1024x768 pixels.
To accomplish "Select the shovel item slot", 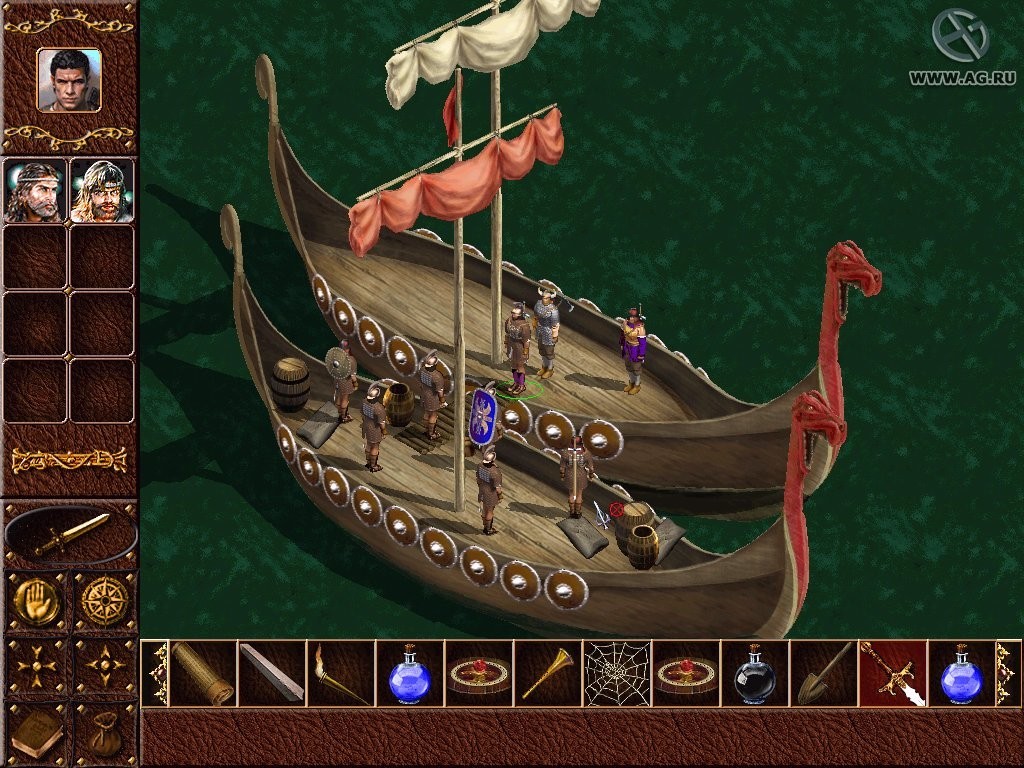I will click(x=823, y=673).
